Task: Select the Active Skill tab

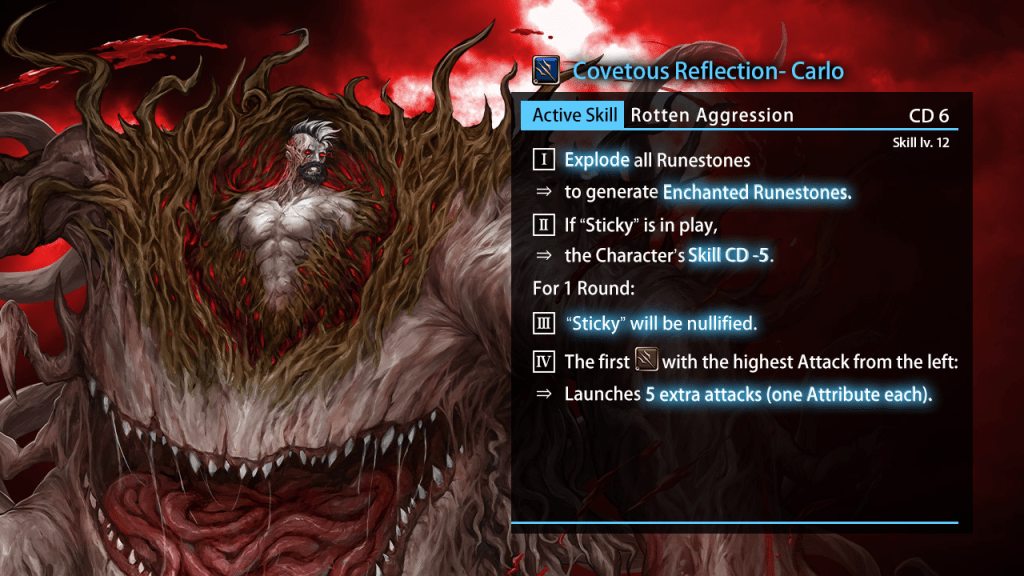Action: (x=574, y=115)
